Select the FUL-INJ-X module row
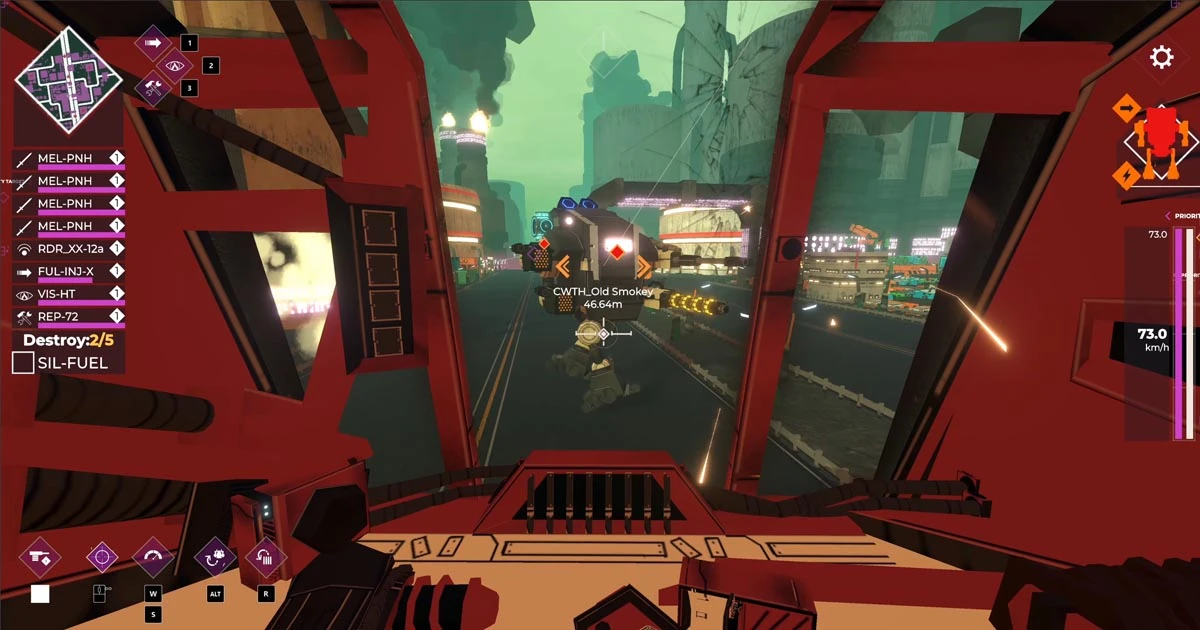The width and height of the screenshot is (1200, 630). [x=68, y=271]
